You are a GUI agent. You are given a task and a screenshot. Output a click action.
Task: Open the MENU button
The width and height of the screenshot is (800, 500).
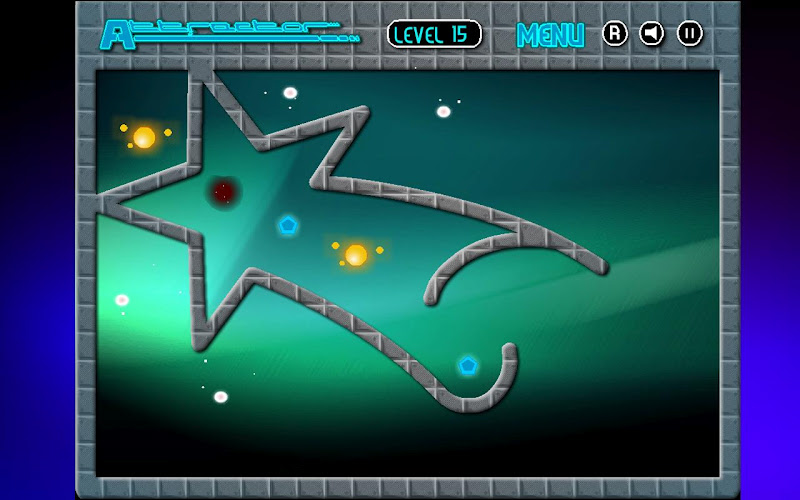tap(550, 35)
